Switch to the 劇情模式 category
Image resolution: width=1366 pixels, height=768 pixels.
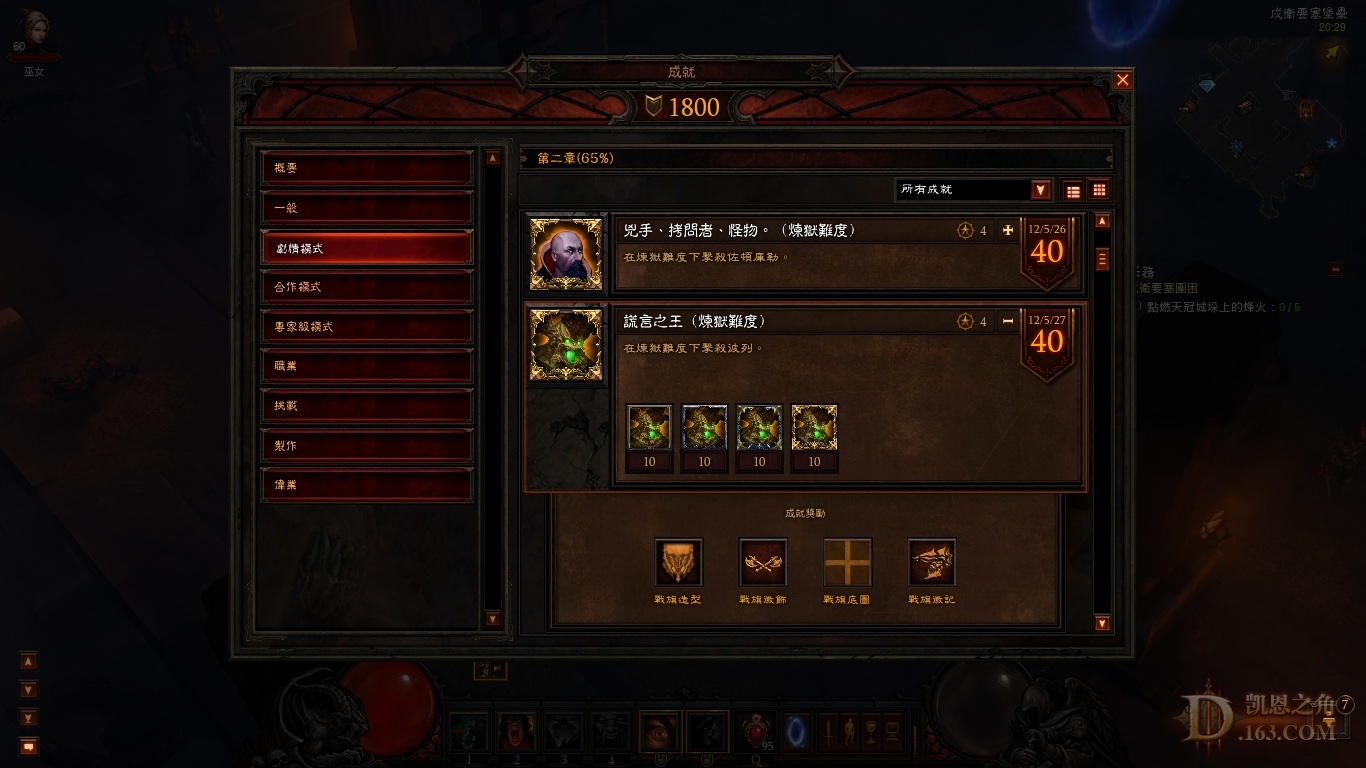pos(366,248)
